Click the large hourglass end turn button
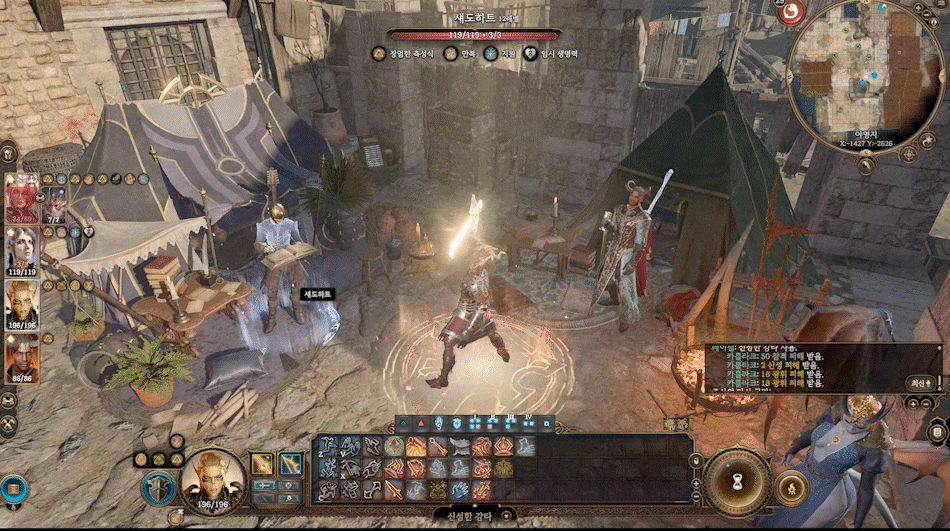950x531 pixels. 737,482
